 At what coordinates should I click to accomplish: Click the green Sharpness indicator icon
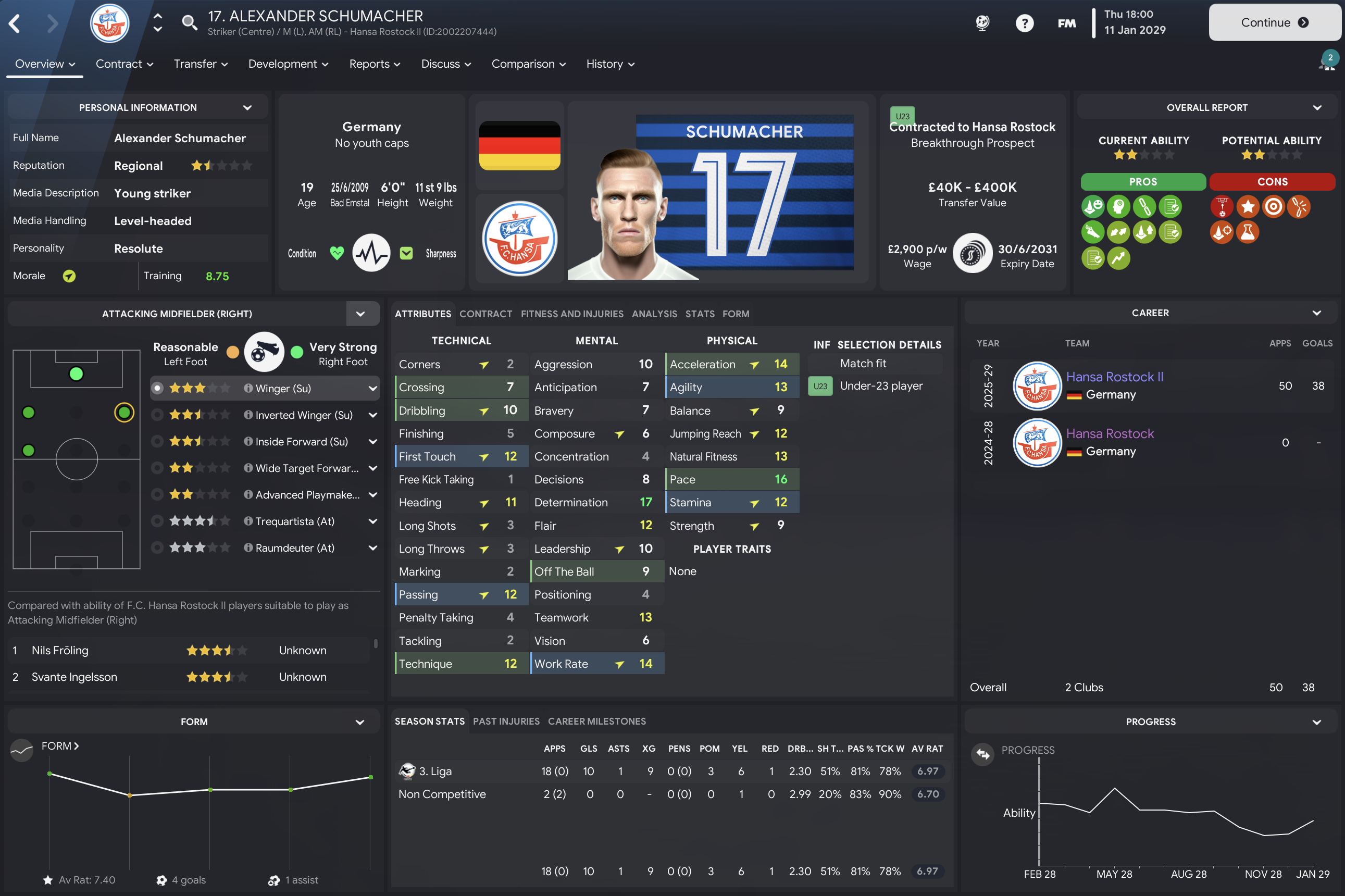(406, 252)
